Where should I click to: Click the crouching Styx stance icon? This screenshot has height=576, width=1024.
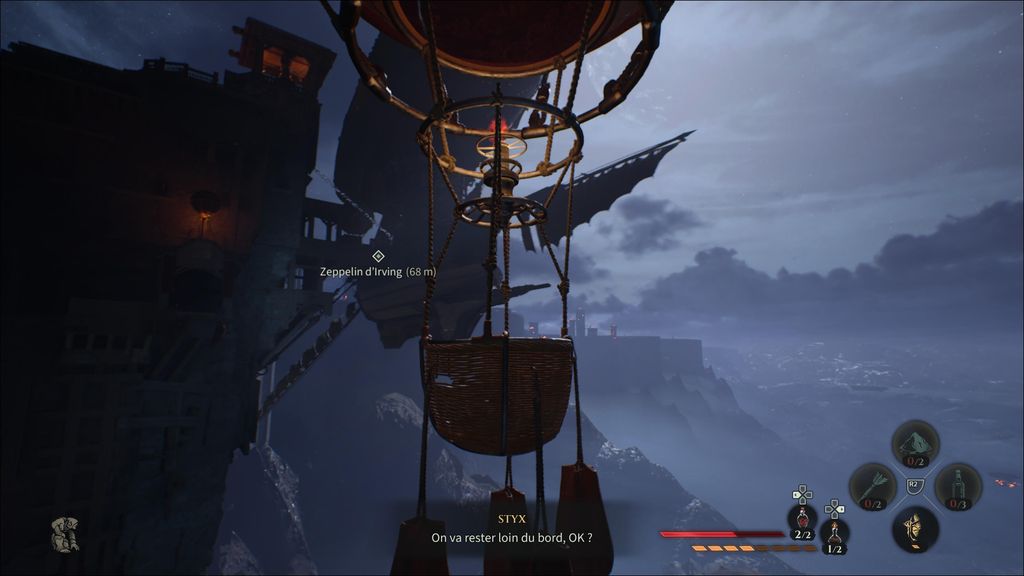pos(66,533)
